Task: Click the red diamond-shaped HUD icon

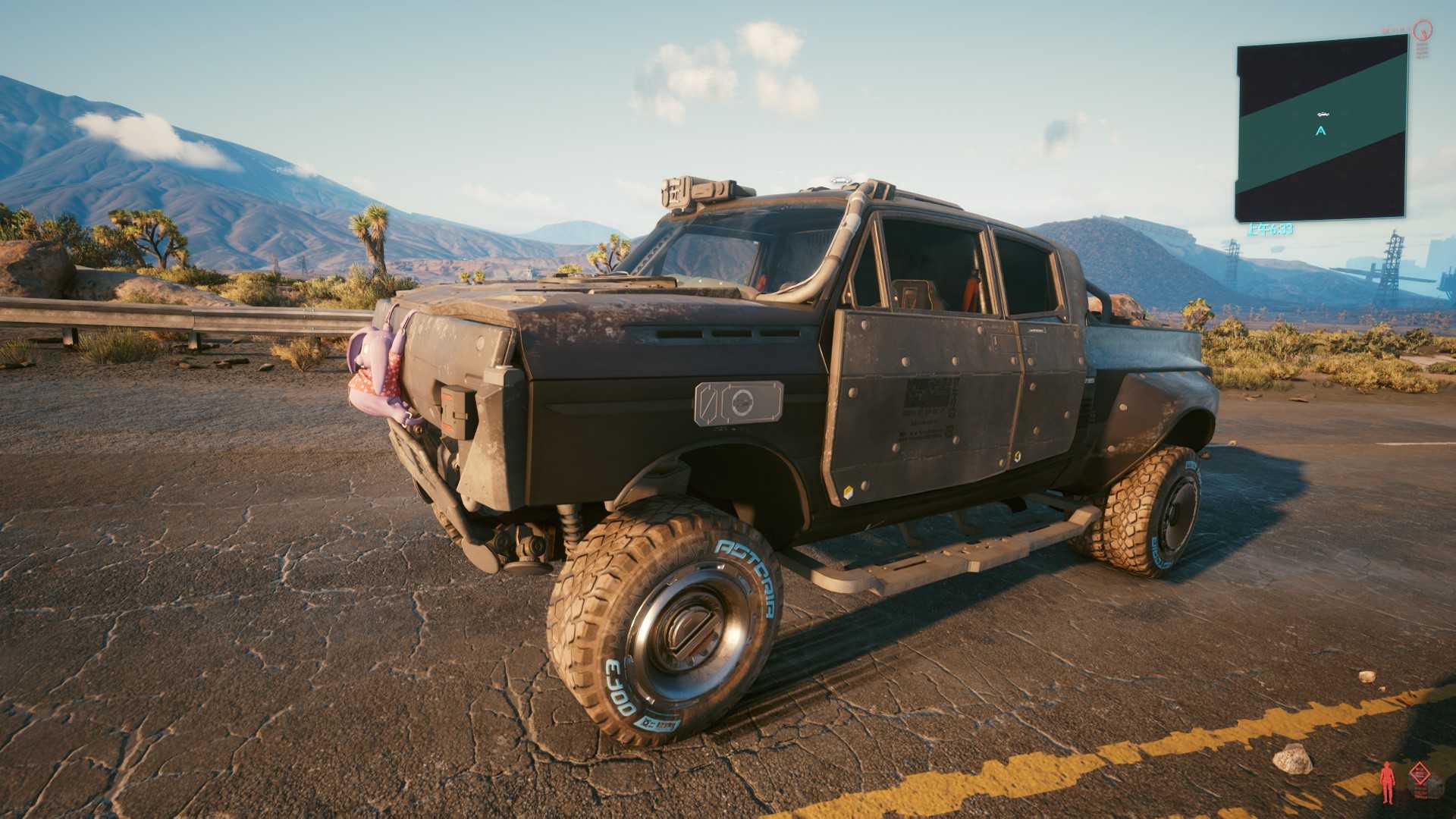Action: 1418,775
